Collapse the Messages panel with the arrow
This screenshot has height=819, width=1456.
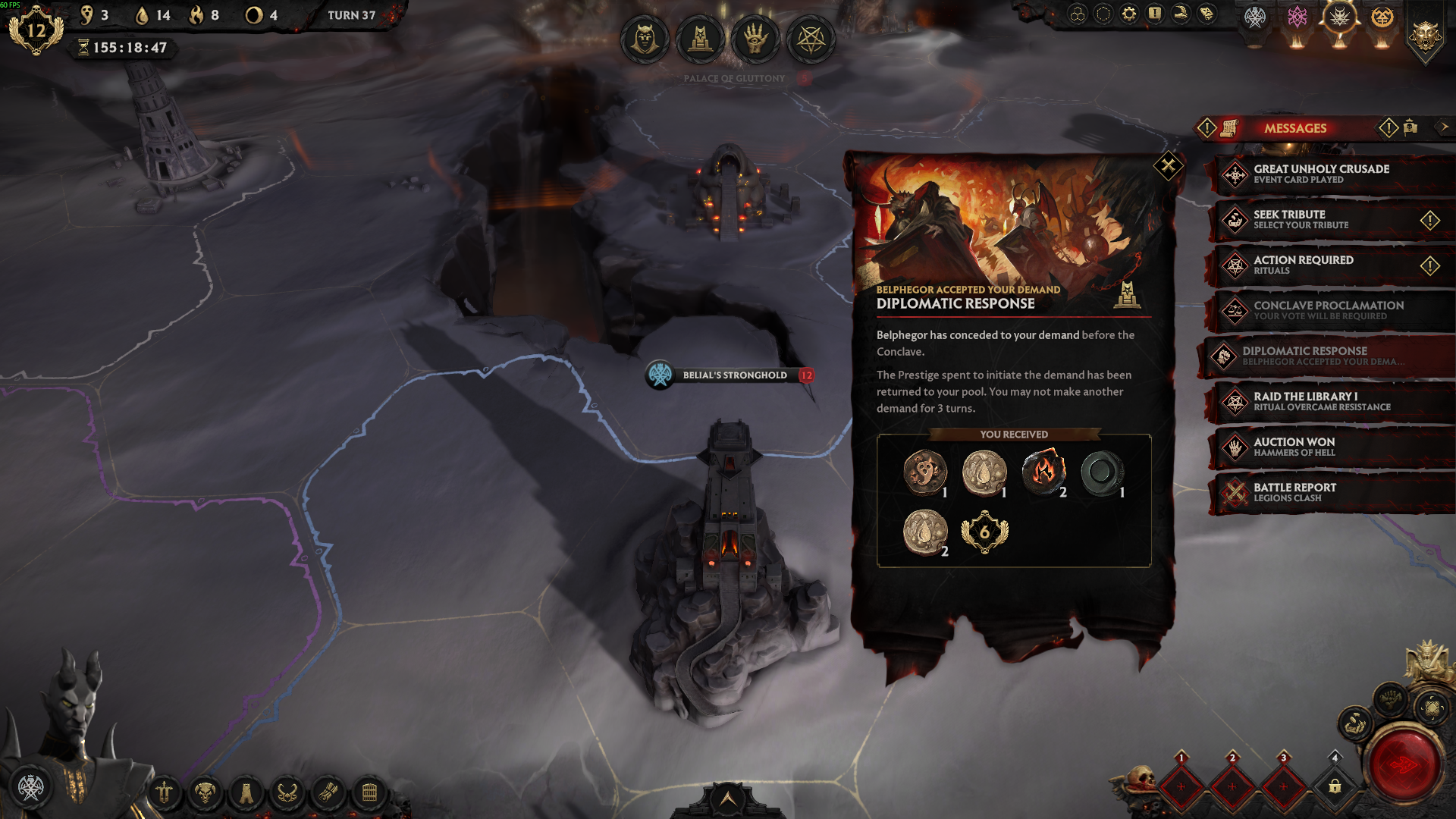pos(1444,127)
